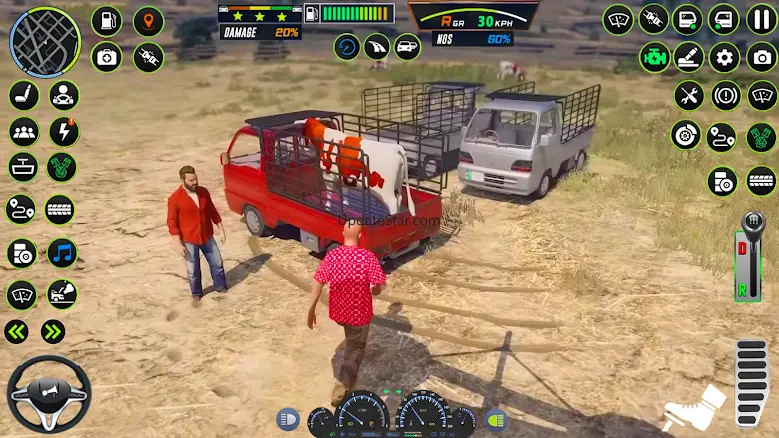Activate the lightning bolt icon
The height and width of the screenshot is (438, 779).
(63, 131)
